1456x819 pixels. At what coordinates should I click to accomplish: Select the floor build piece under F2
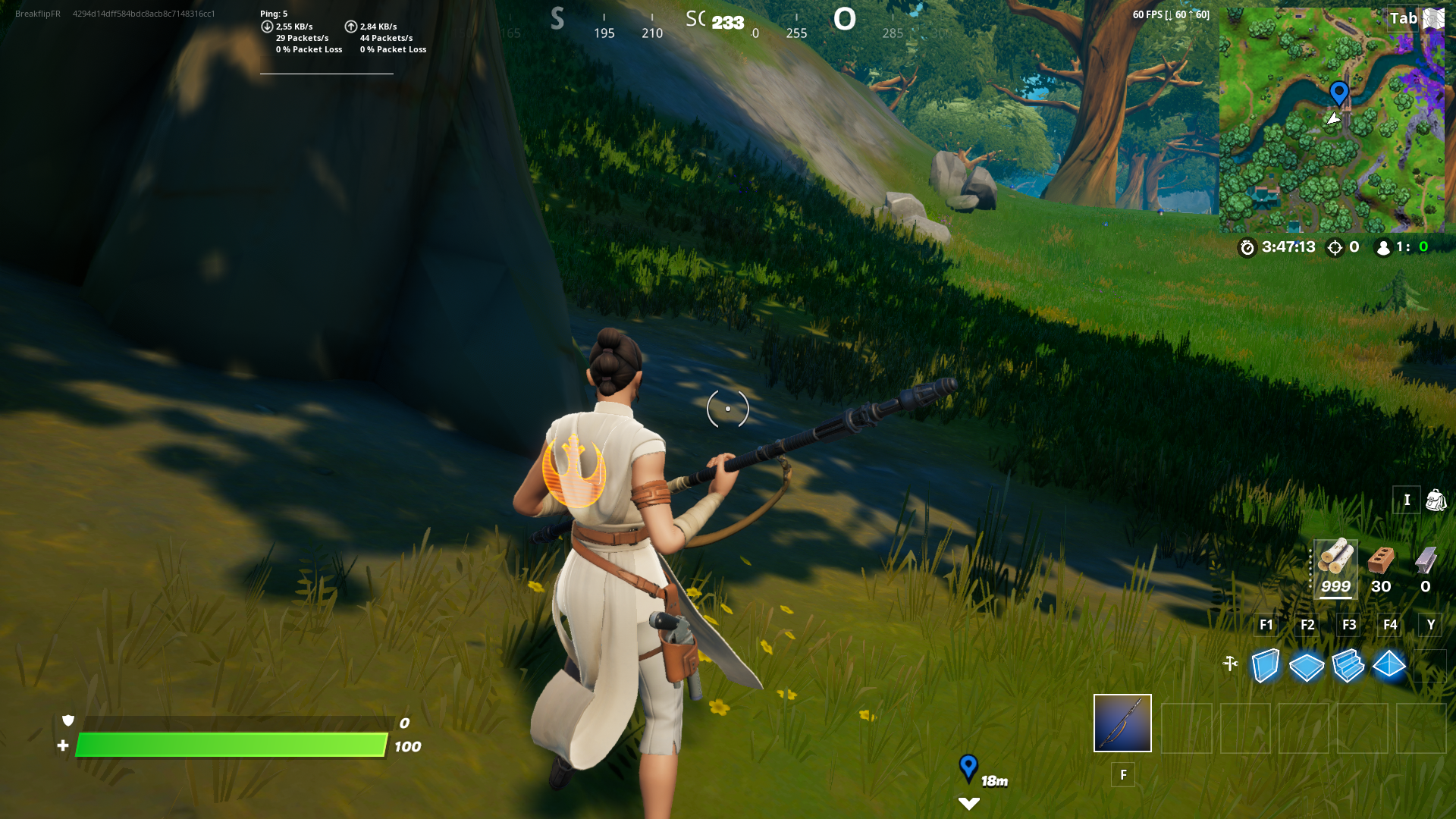(1307, 665)
